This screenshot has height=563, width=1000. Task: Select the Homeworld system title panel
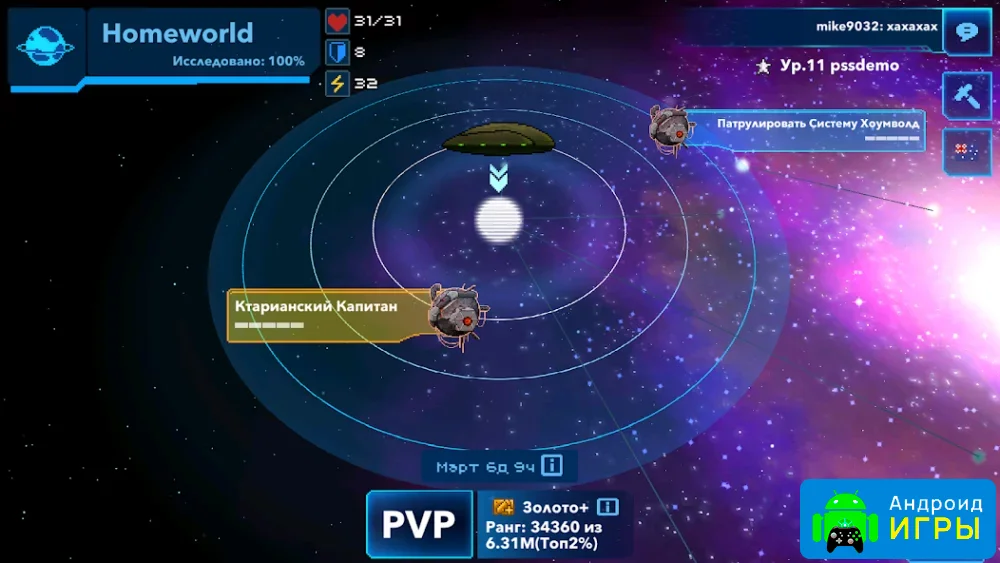(202, 43)
